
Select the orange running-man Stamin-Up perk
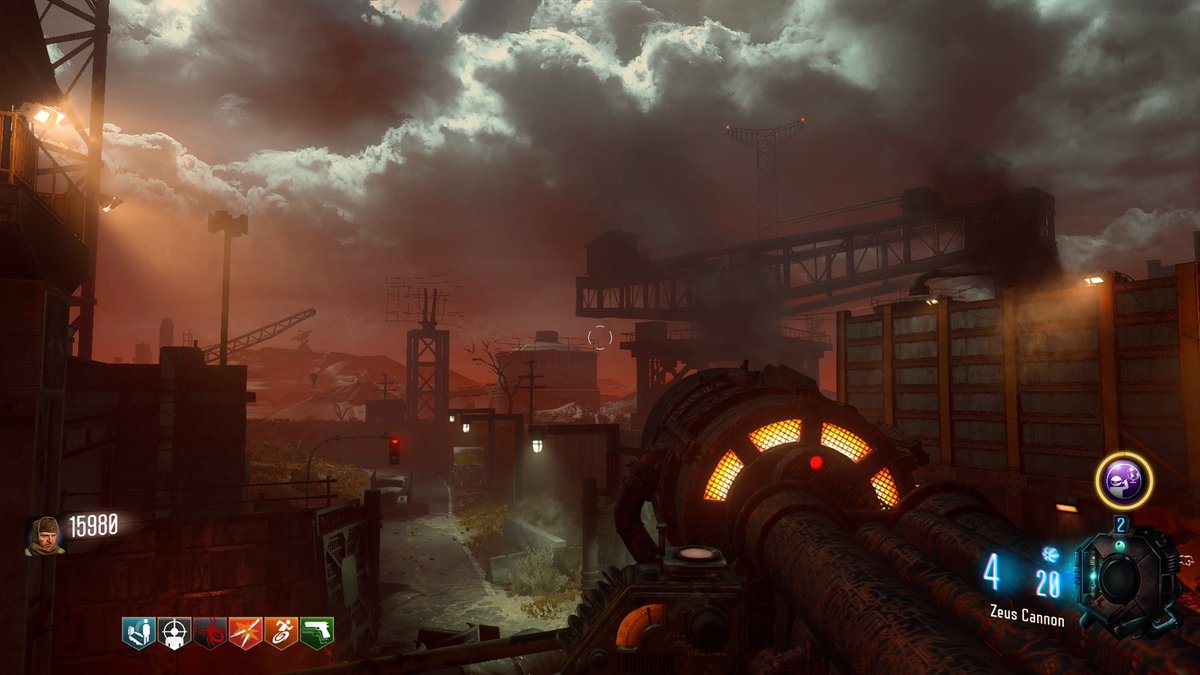[282, 632]
